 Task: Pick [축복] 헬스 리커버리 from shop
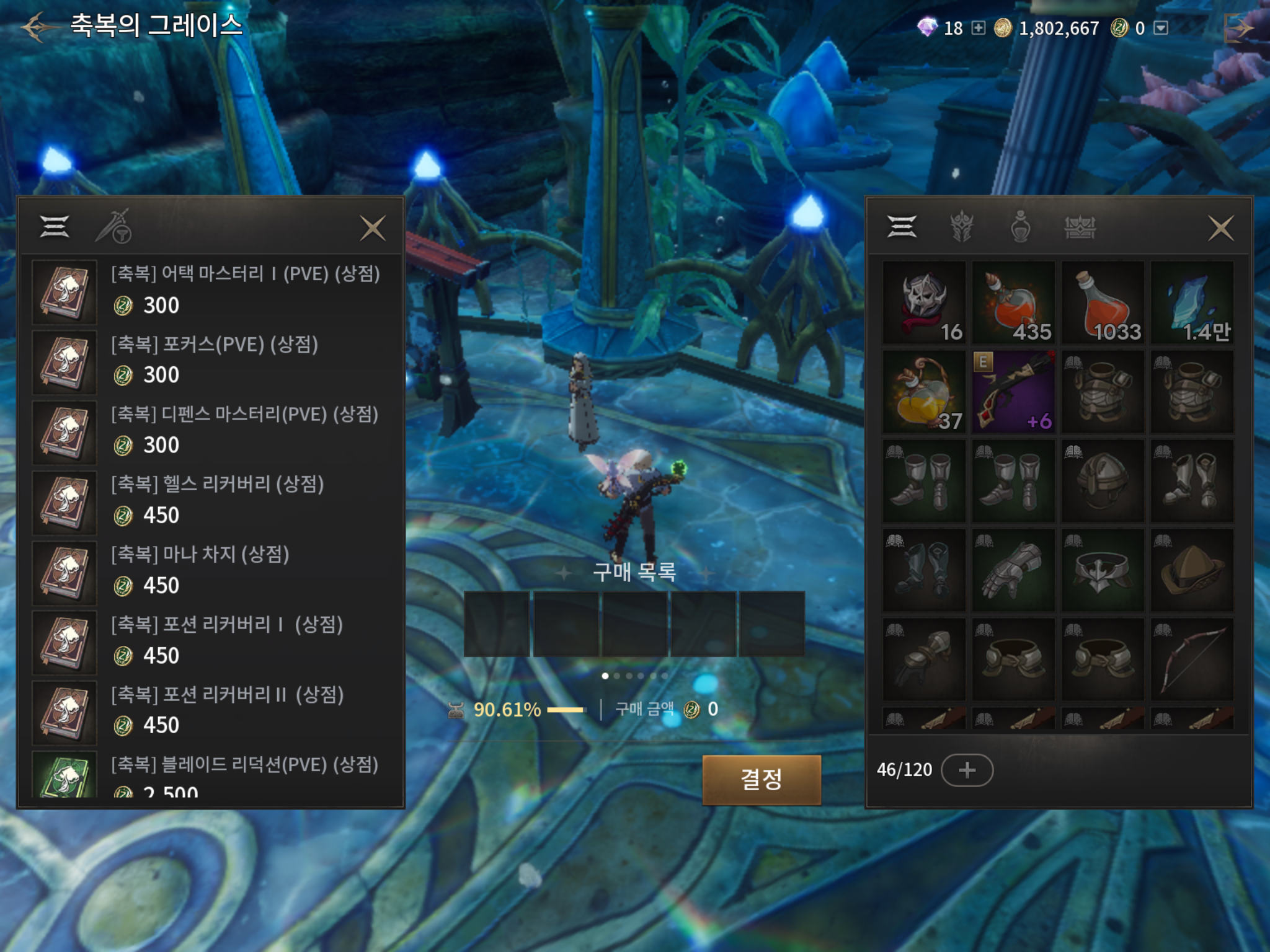click(211, 501)
